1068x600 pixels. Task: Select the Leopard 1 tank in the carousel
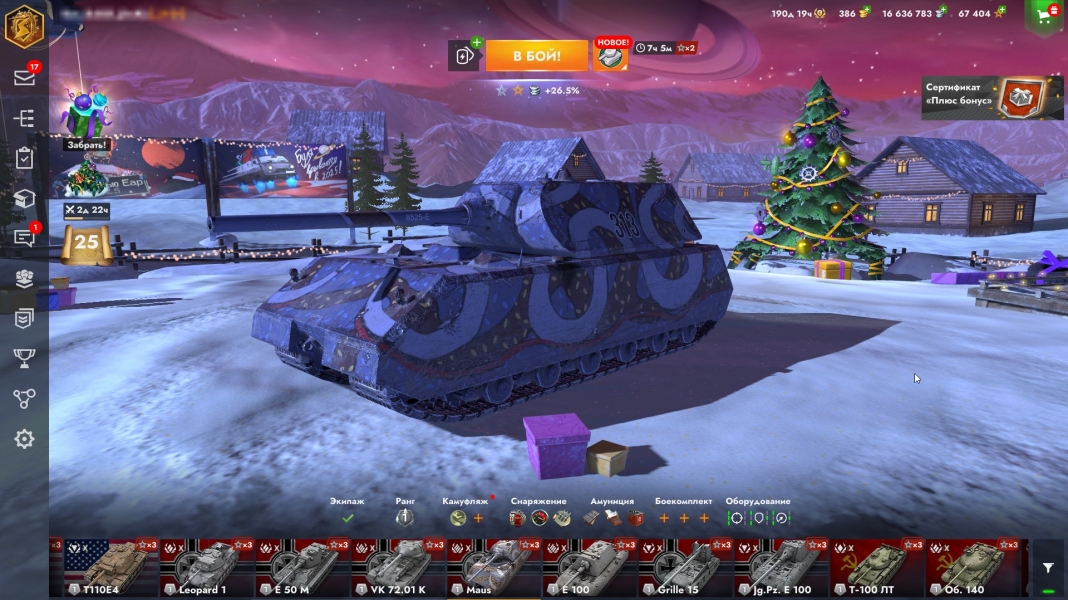[x=206, y=568]
